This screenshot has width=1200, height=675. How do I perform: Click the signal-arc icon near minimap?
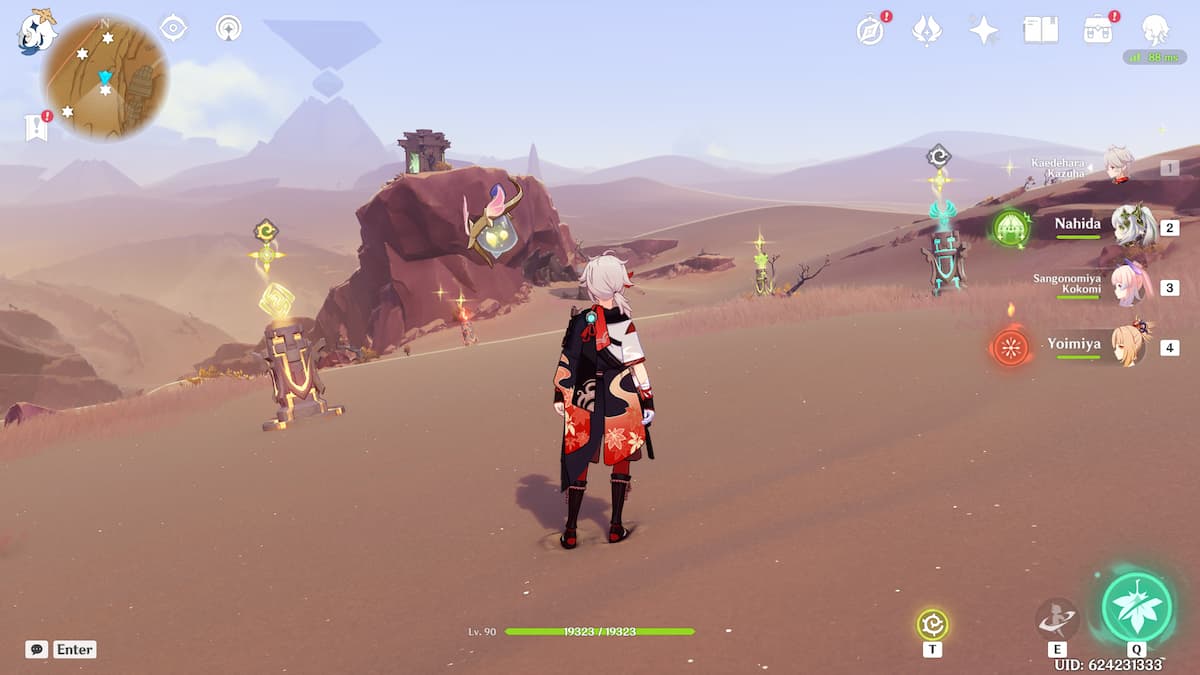coord(229,28)
